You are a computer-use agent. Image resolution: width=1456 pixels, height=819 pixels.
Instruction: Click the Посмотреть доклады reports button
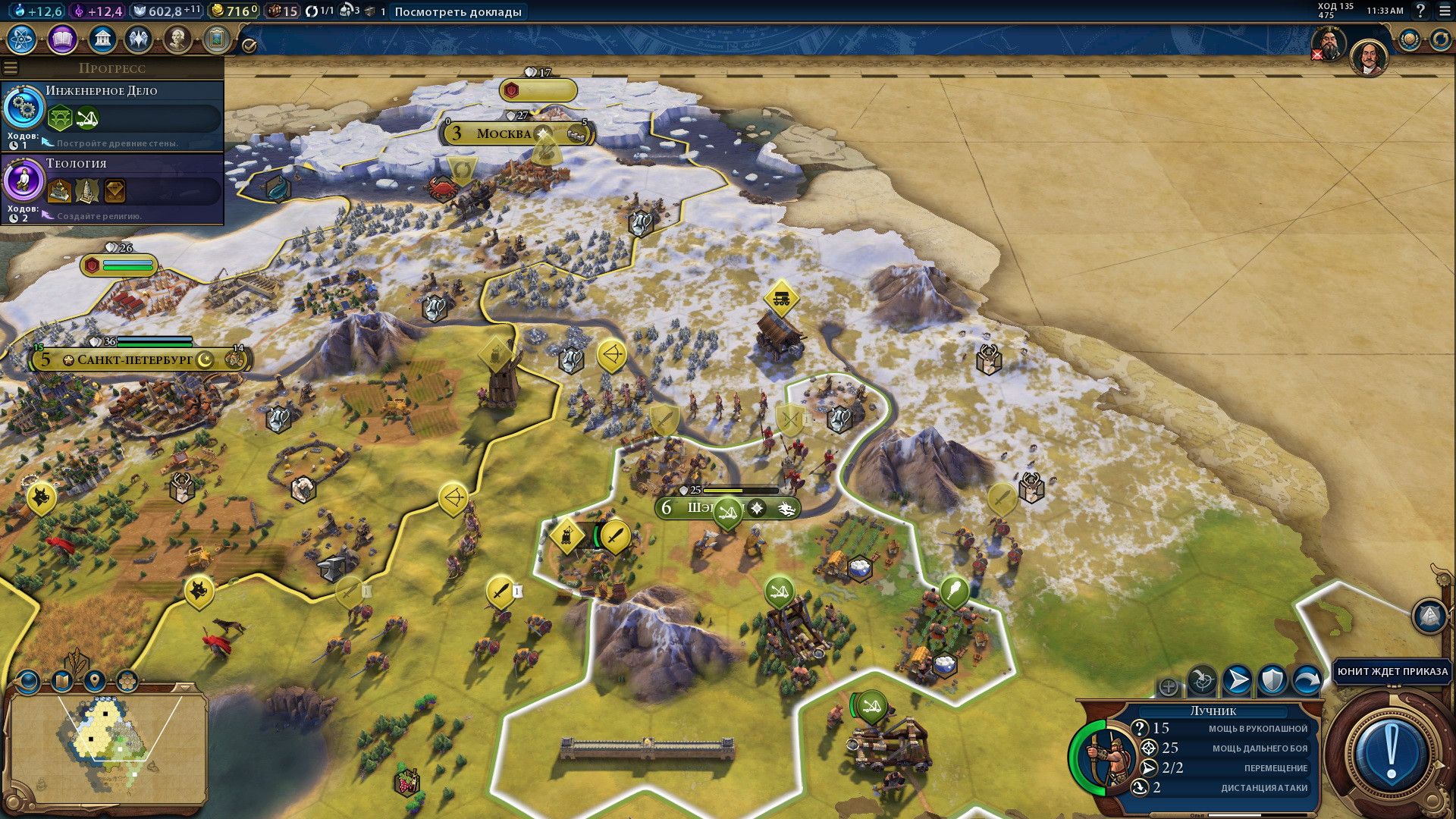[458, 11]
